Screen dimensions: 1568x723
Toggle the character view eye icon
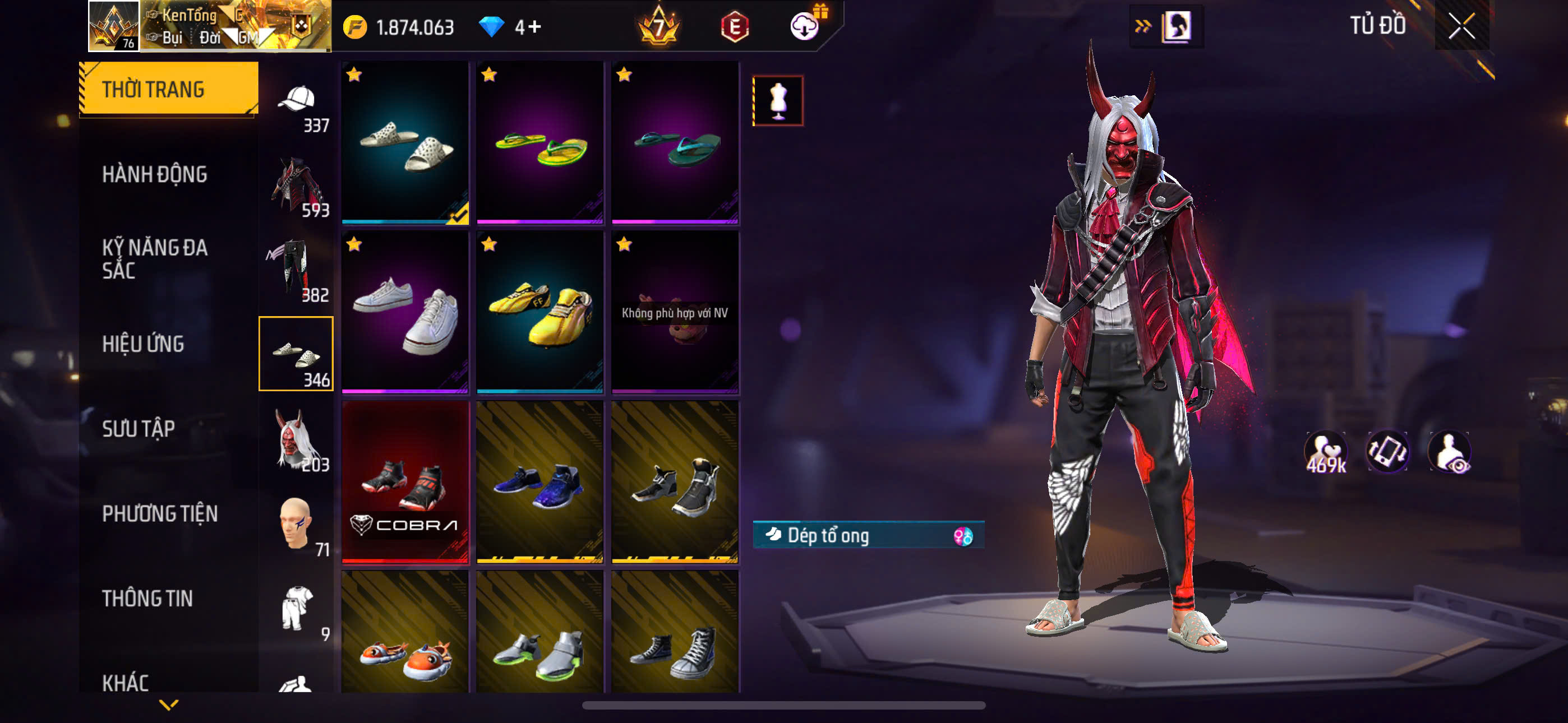pos(1450,453)
